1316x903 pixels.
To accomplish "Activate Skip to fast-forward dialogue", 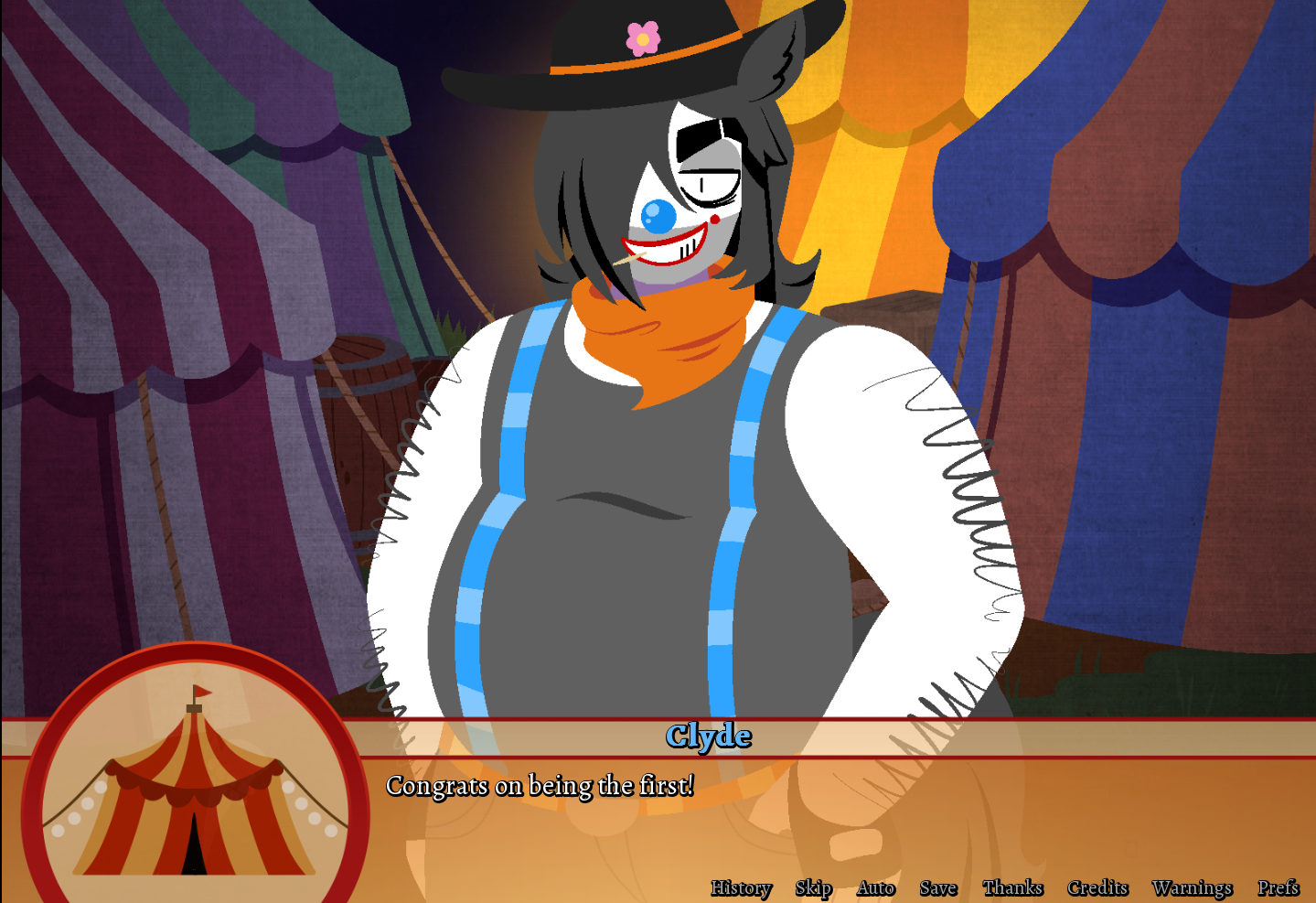I will point(813,887).
